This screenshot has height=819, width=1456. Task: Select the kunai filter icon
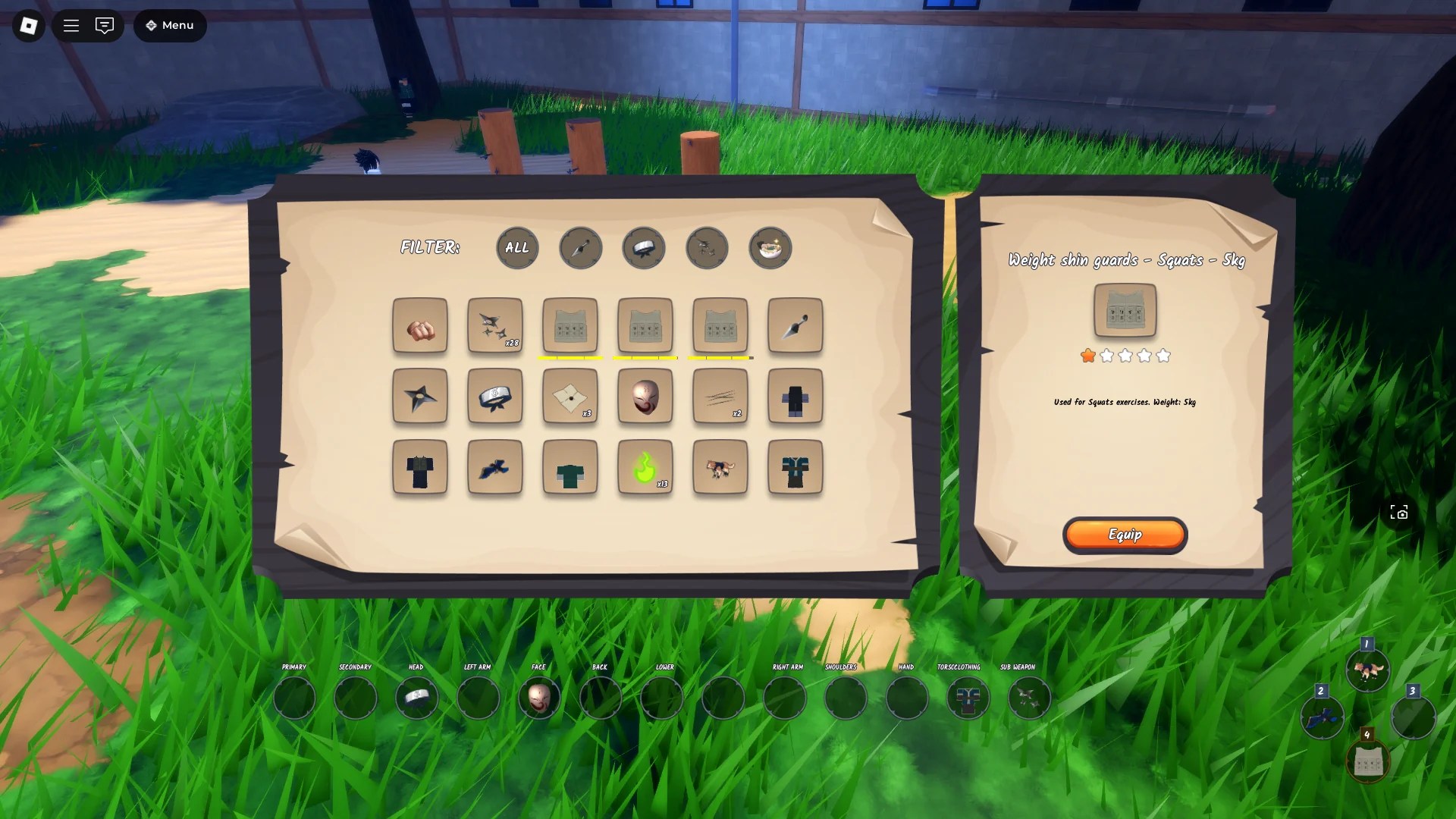click(580, 248)
